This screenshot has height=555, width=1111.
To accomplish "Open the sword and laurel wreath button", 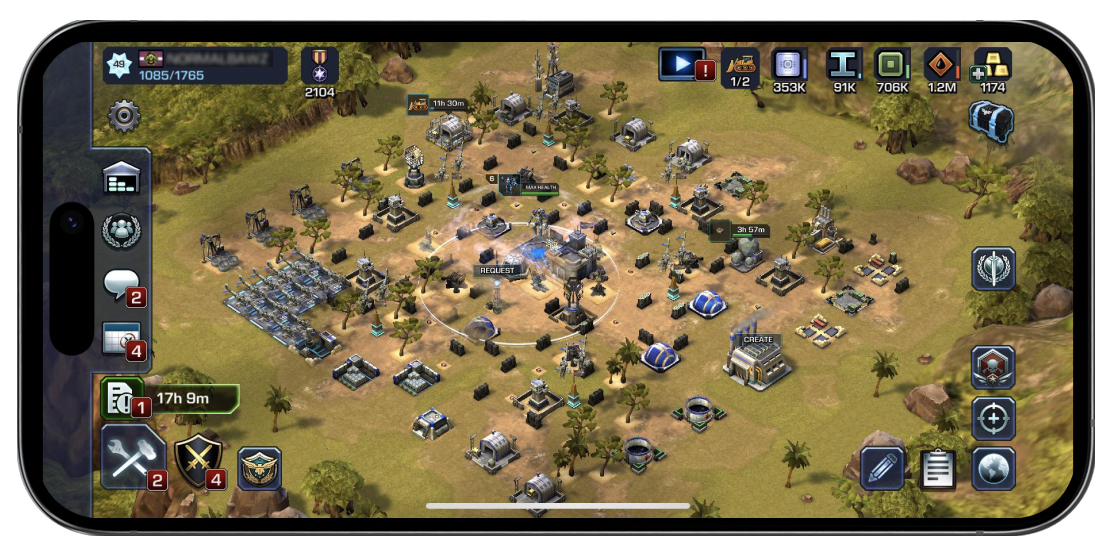I will pyautogui.click(x=993, y=268).
